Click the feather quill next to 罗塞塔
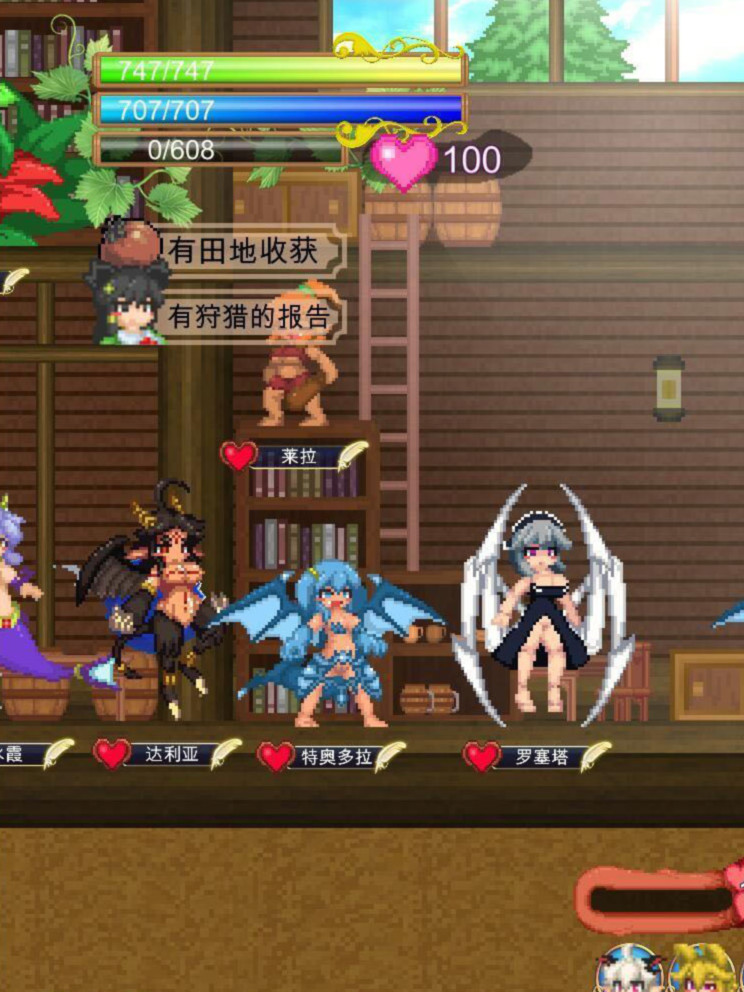This screenshot has height=992, width=744. click(596, 756)
